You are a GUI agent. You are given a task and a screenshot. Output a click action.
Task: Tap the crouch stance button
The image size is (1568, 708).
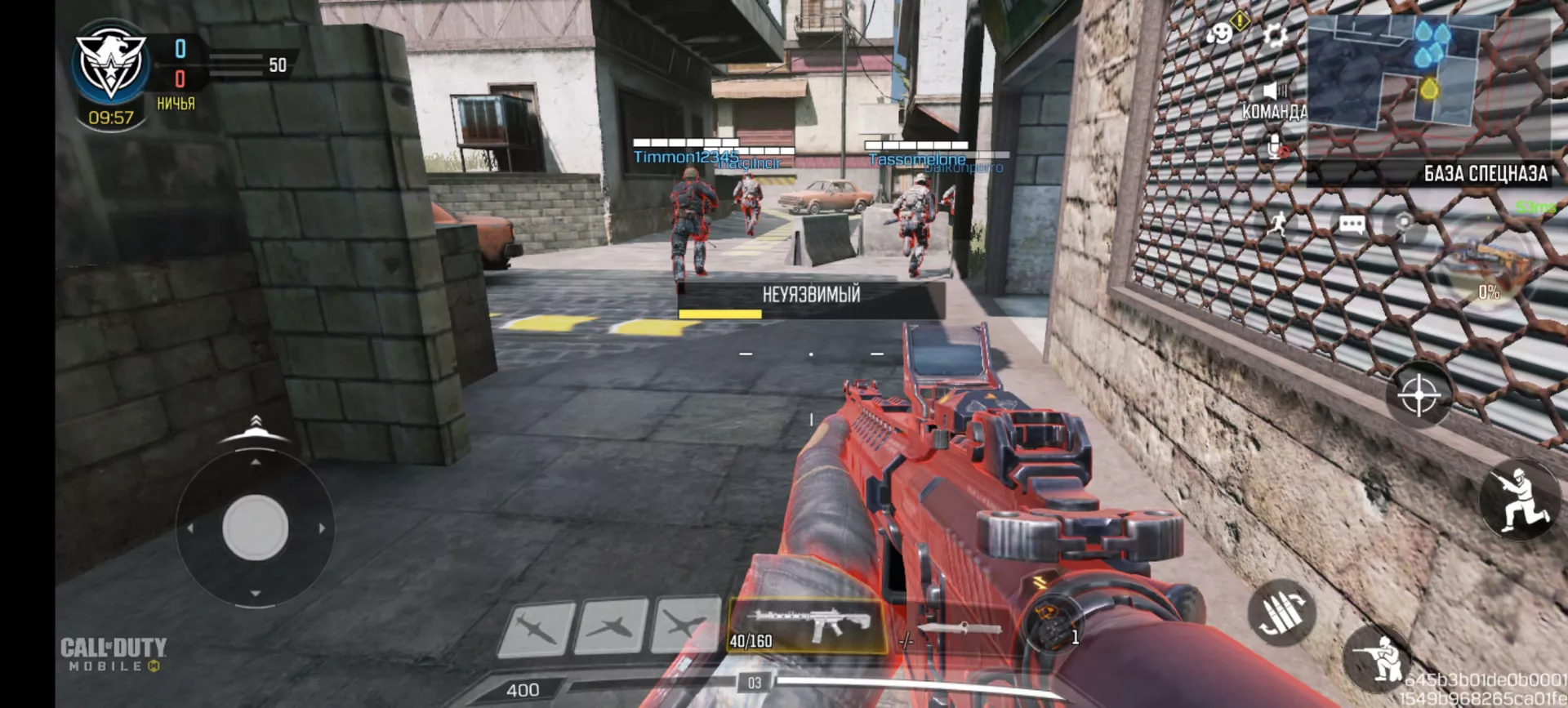coord(1519,499)
